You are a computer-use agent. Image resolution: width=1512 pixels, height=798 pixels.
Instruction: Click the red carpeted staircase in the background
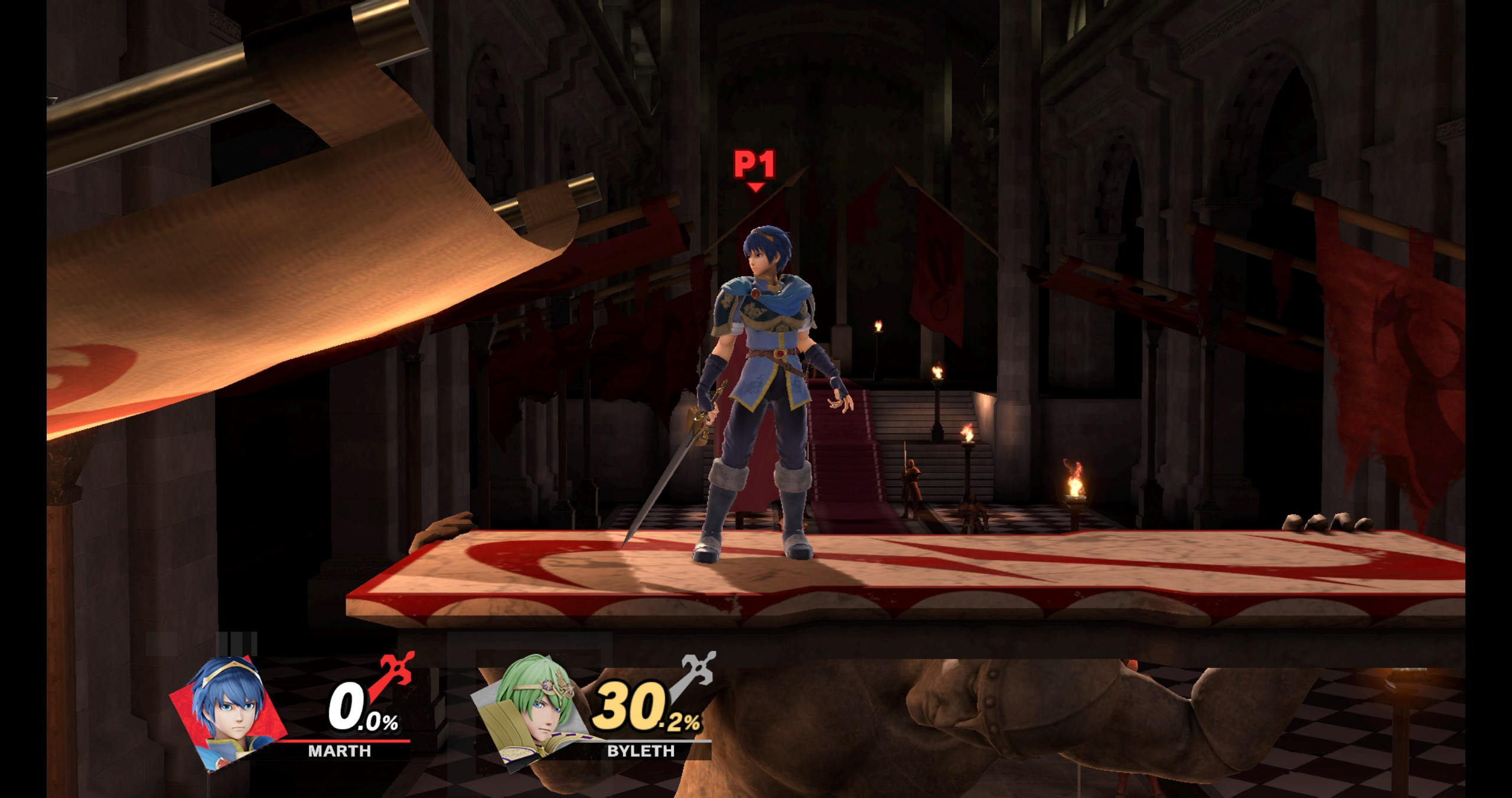click(845, 467)
